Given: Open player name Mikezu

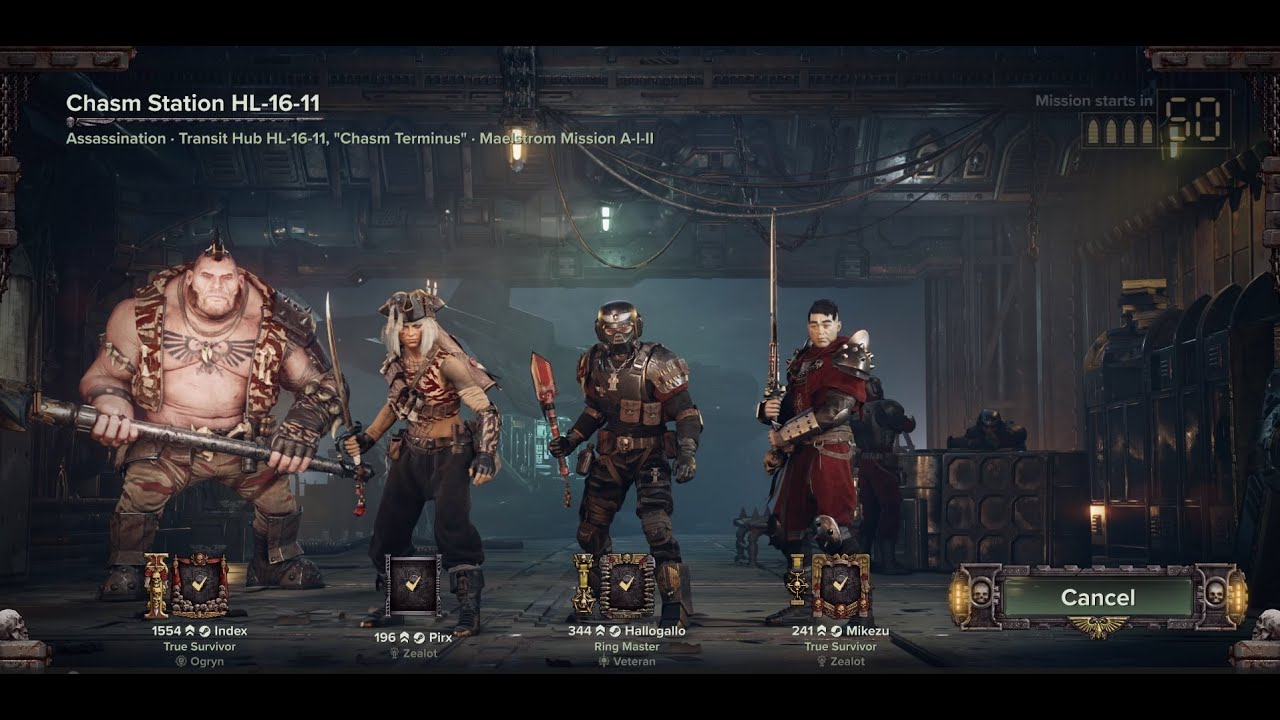Looking at the screenshot, I should click(866, 631).
